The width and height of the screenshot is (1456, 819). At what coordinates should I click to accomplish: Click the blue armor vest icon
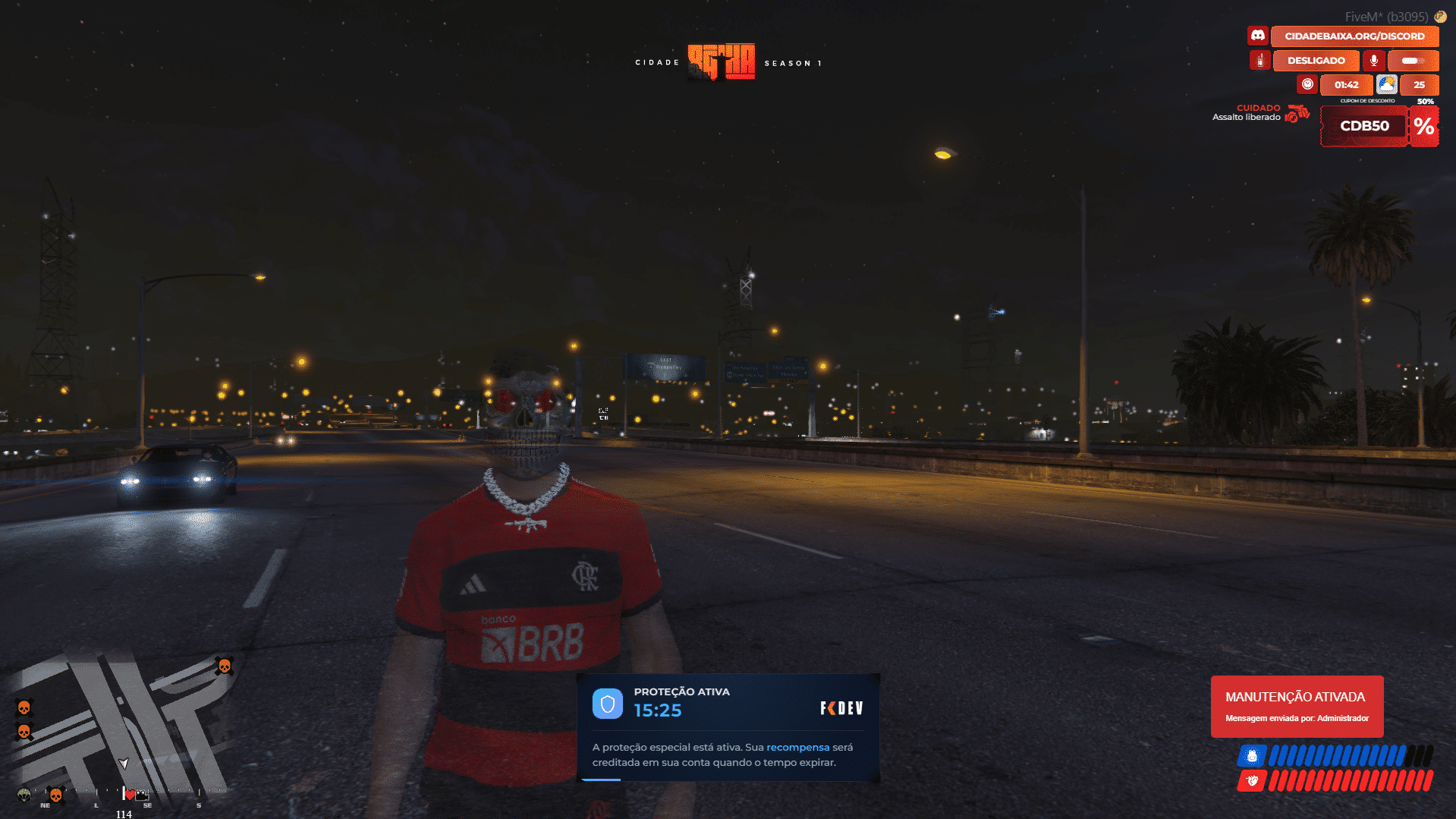(1252, 756)
